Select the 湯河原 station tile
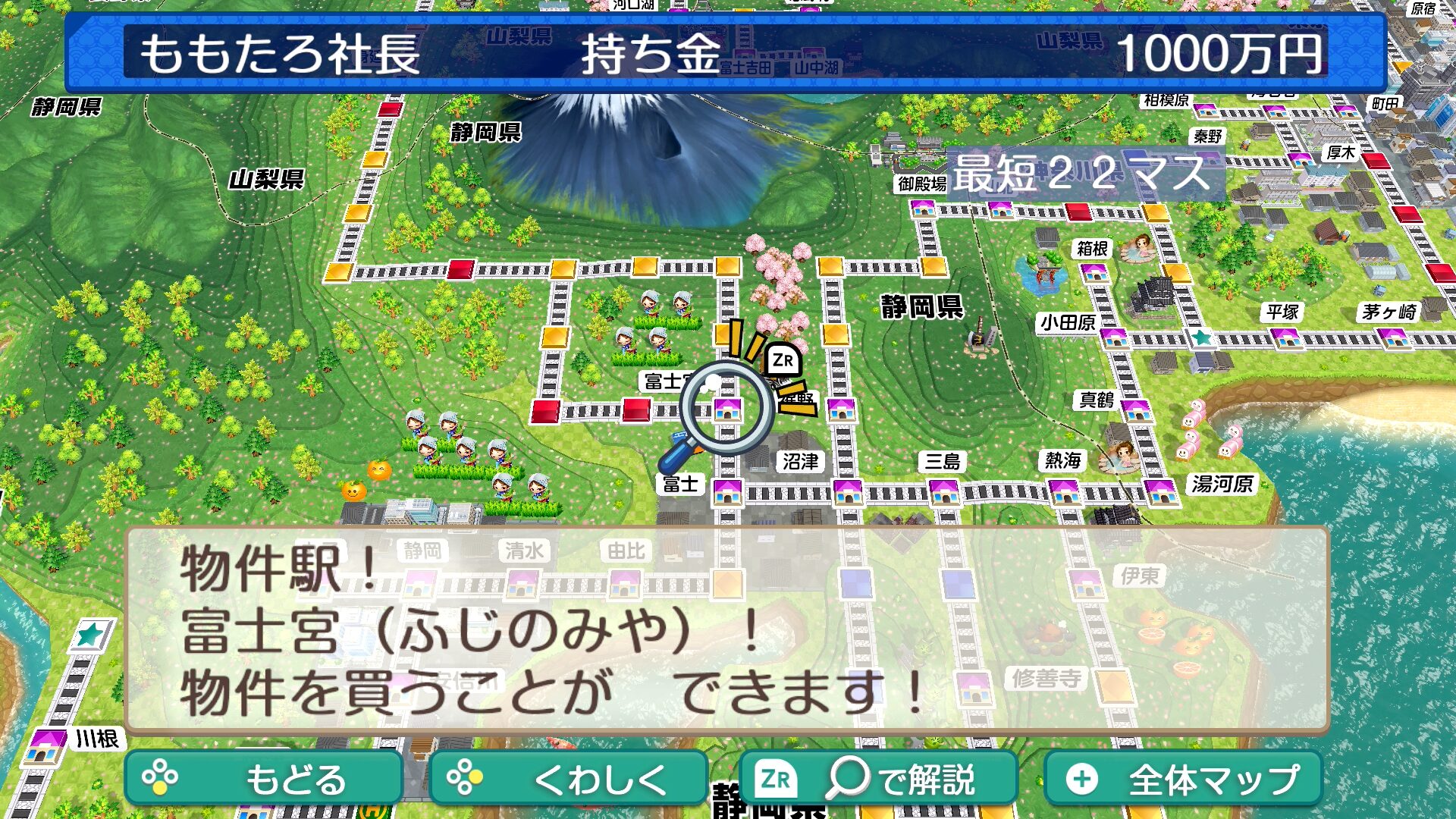 1160,491
